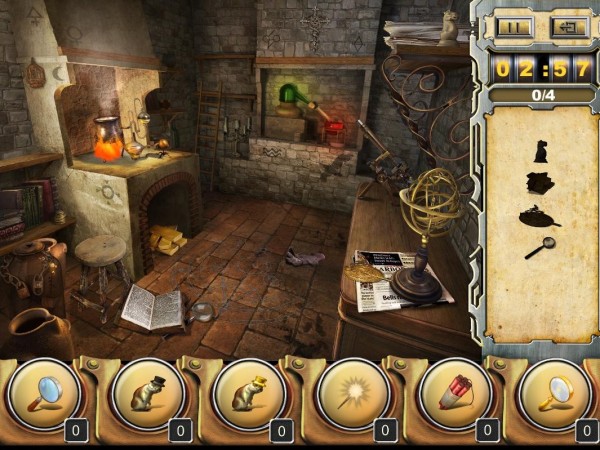The image size is (600, 450).
Task: Activate the beaver with yellow hat power-up
Action: pos(249,394)
